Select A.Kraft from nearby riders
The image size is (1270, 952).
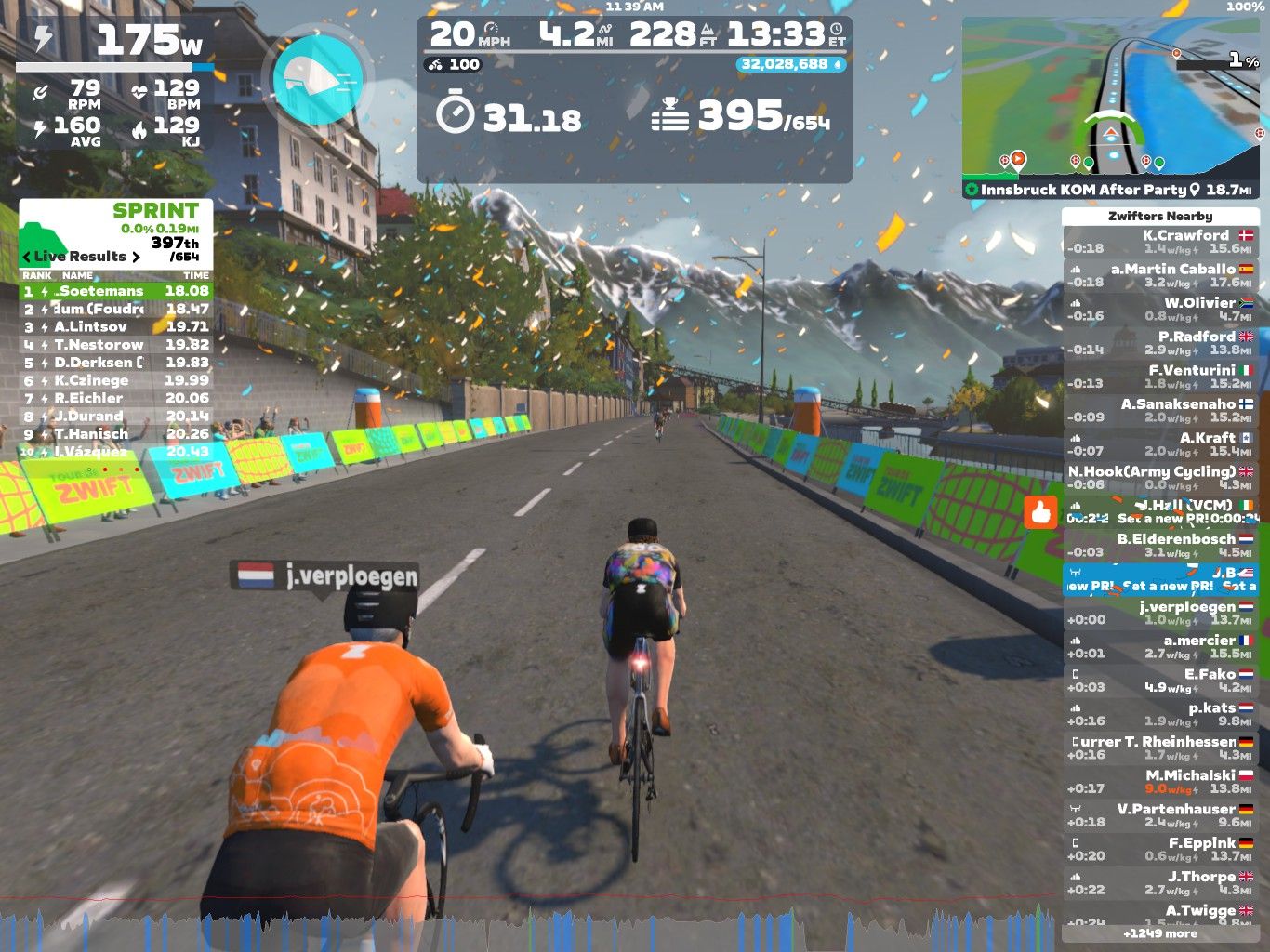tap(1159, 444)
